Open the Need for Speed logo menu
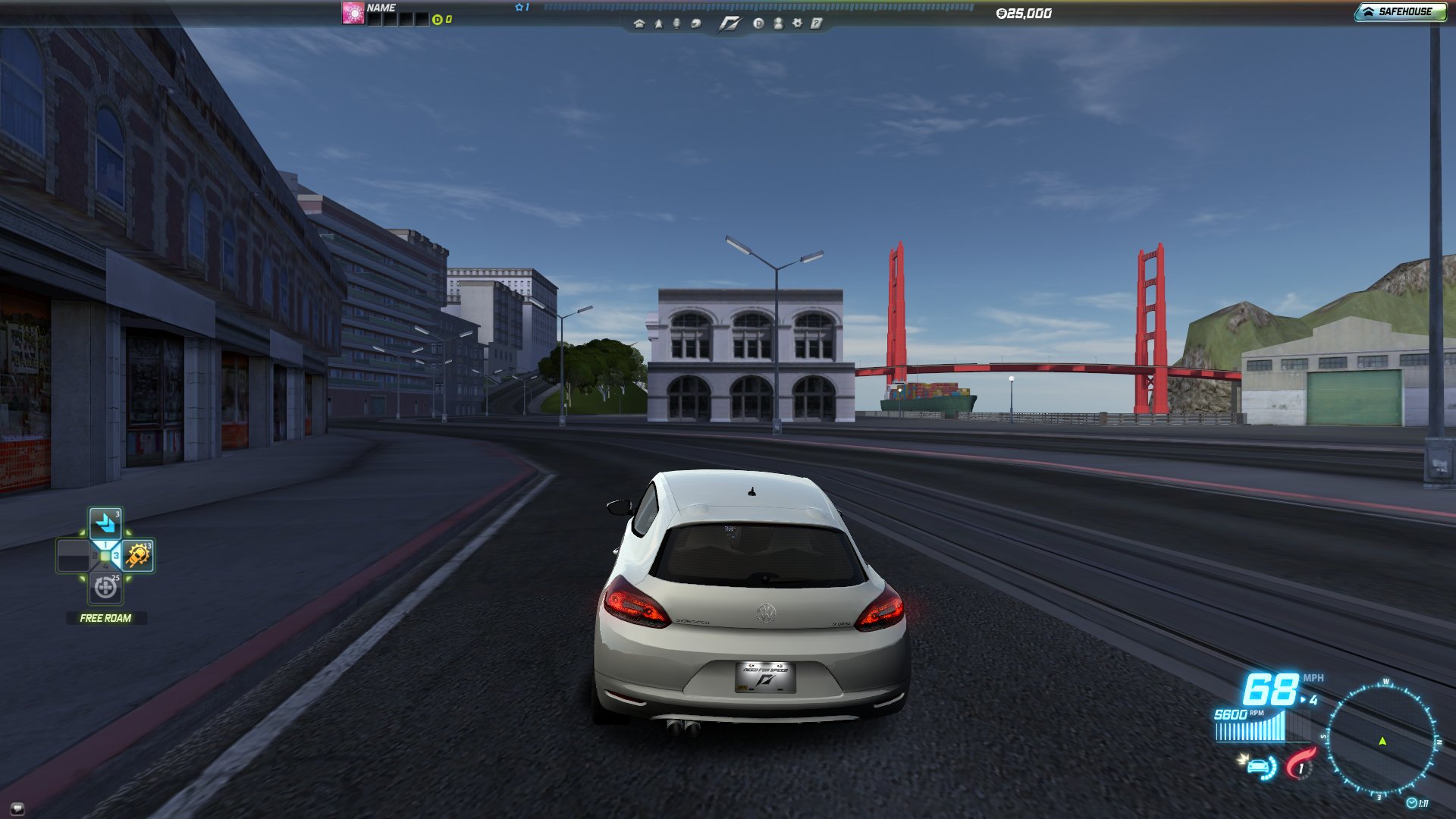 point(732,24)
